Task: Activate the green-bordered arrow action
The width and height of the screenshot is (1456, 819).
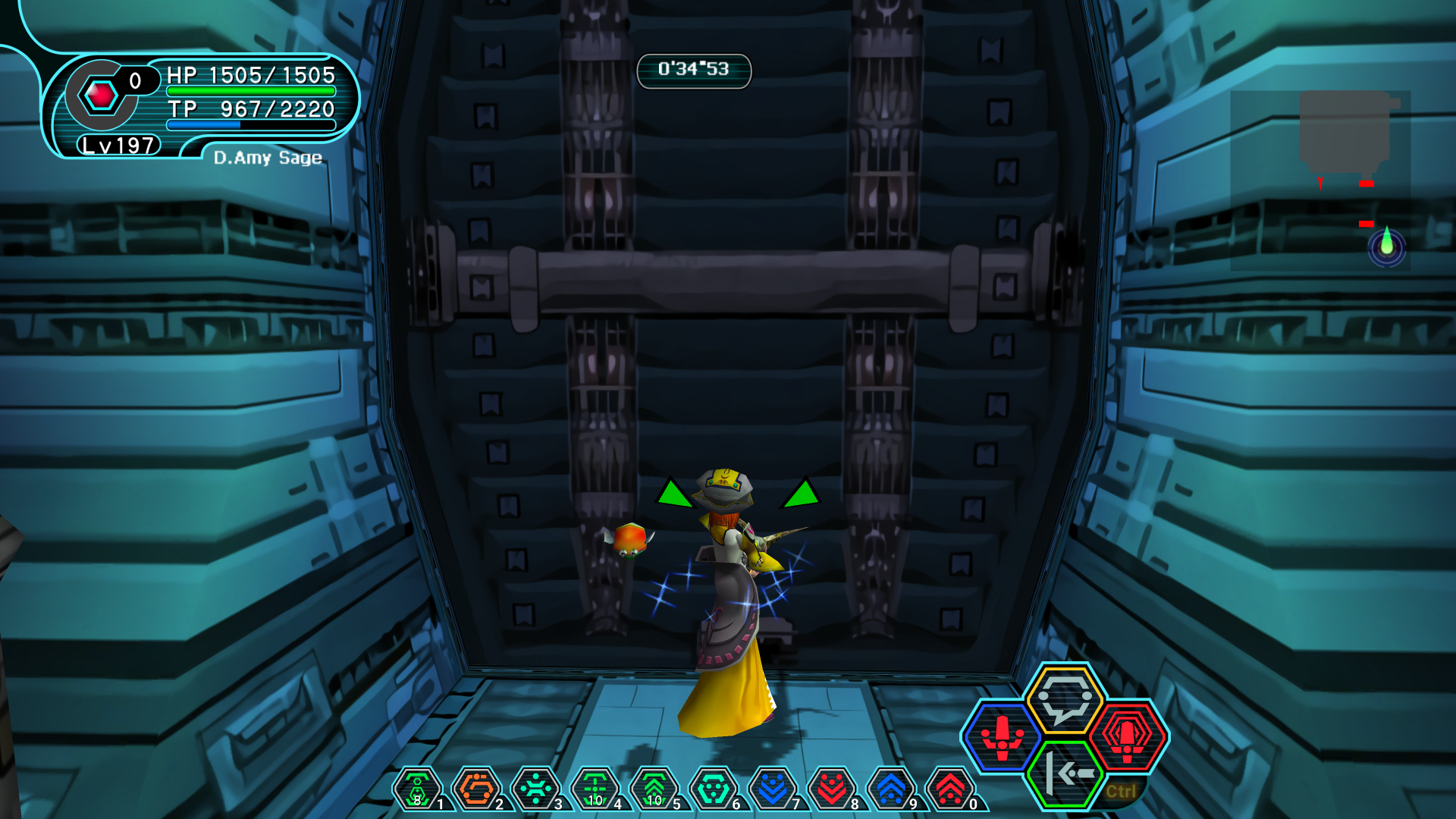Action: pos(1065,773)
